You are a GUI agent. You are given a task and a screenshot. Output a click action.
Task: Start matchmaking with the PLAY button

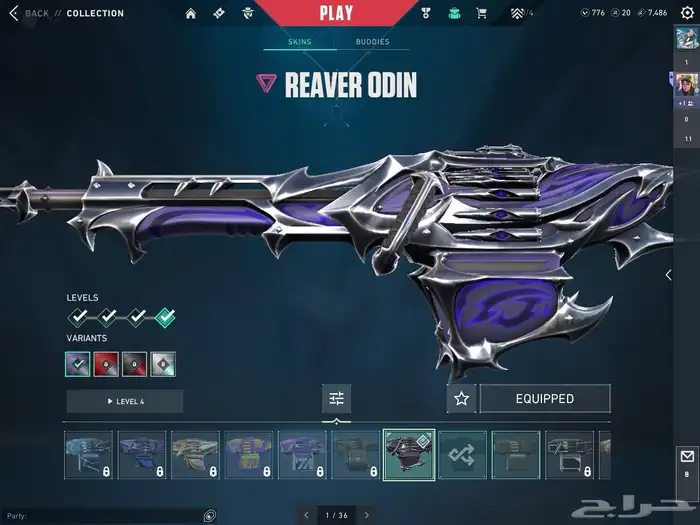pyautogui.click(x=336, y=13)
